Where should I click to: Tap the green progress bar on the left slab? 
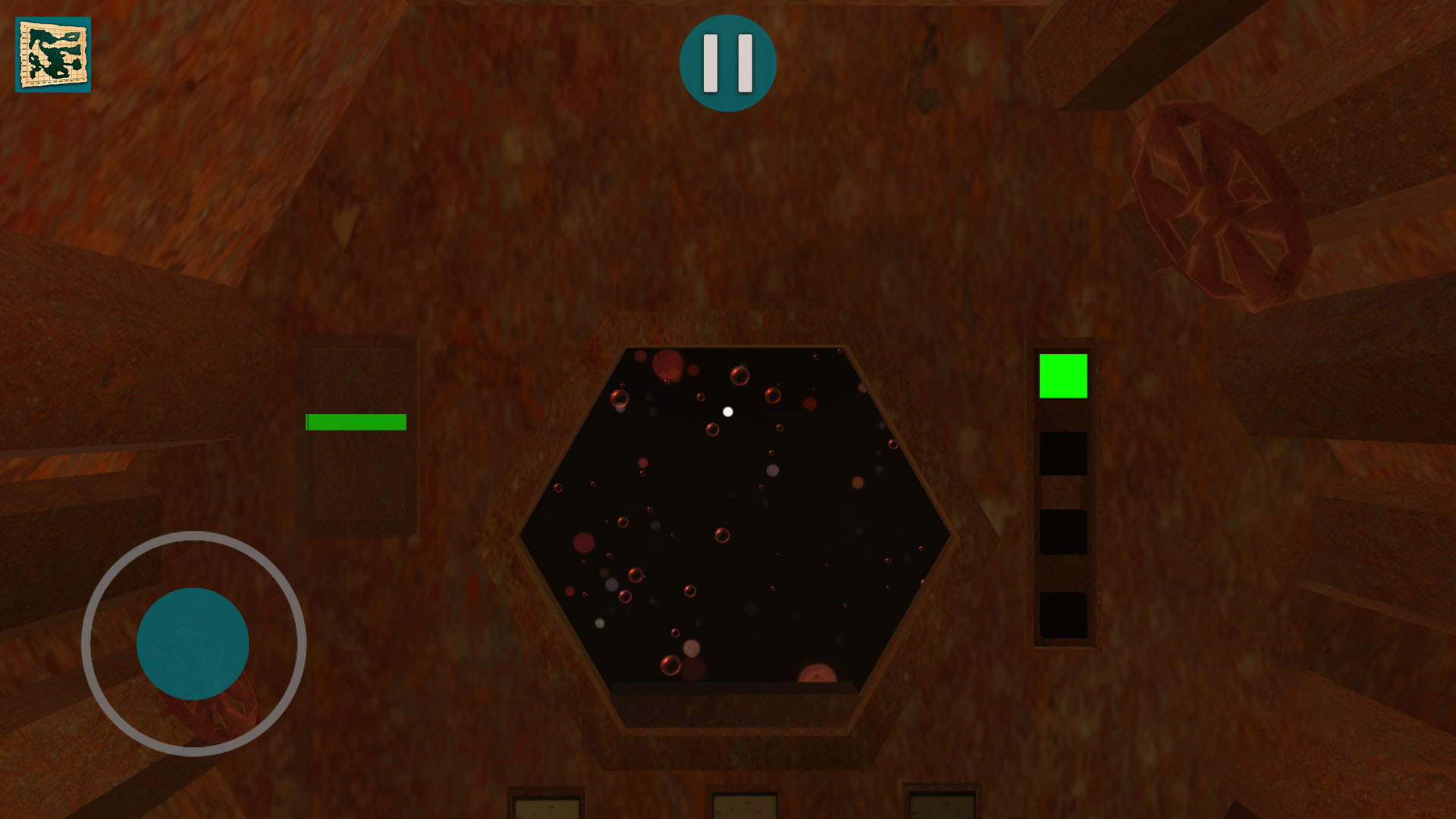point(356,422)
